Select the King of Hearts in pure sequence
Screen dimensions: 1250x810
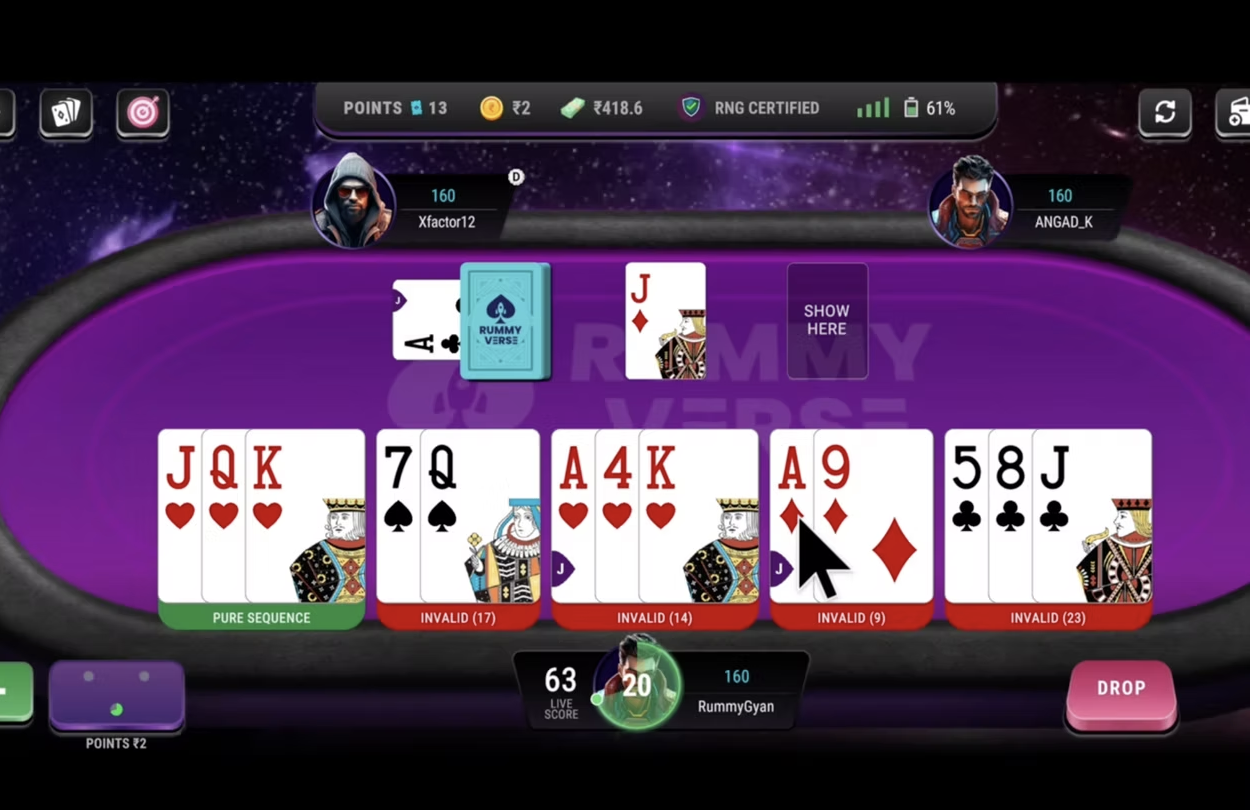[x=305, y=515]
